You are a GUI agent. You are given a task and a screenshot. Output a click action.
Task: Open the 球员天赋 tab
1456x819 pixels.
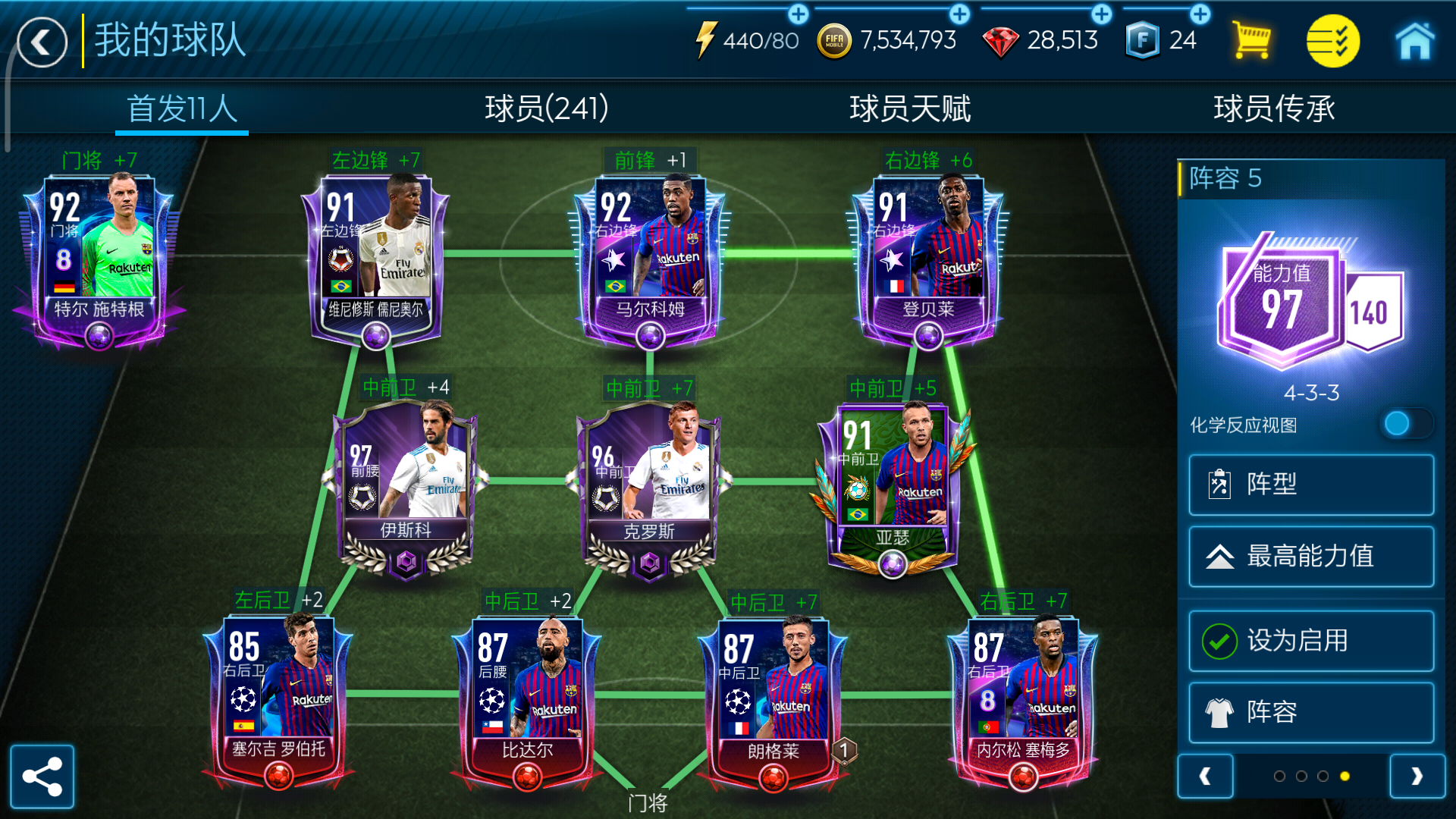[x=912, y=108]
